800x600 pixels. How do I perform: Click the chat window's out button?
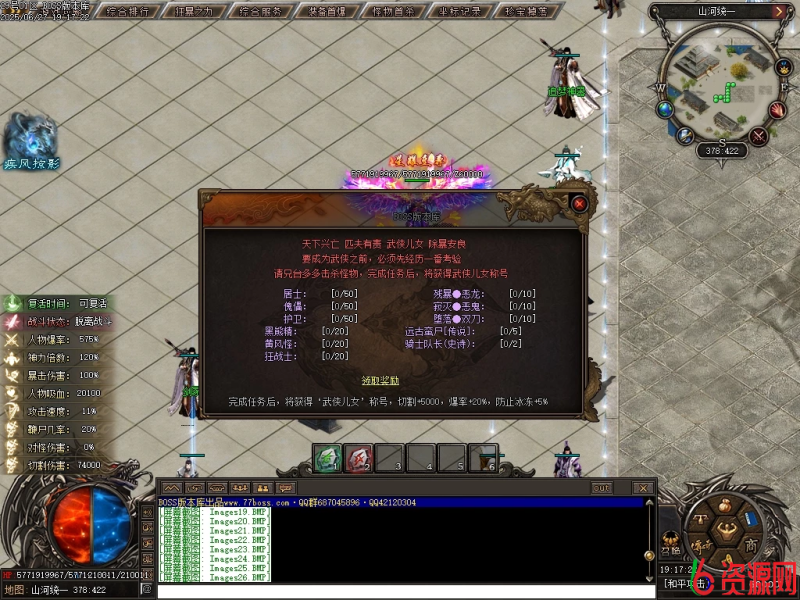click(x=602, y=488)
